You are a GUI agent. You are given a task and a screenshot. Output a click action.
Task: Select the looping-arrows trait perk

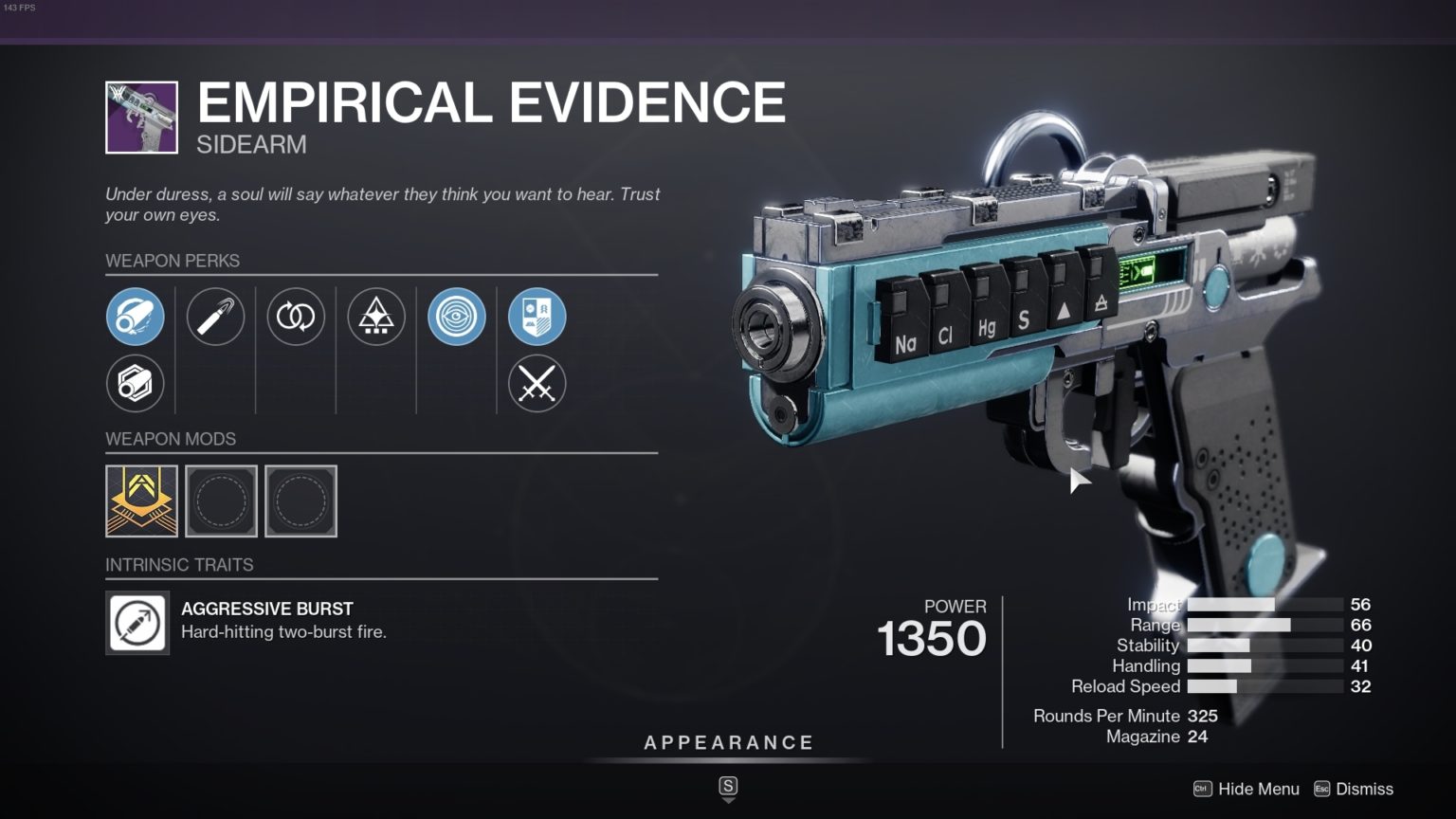(x=296, y=317)
